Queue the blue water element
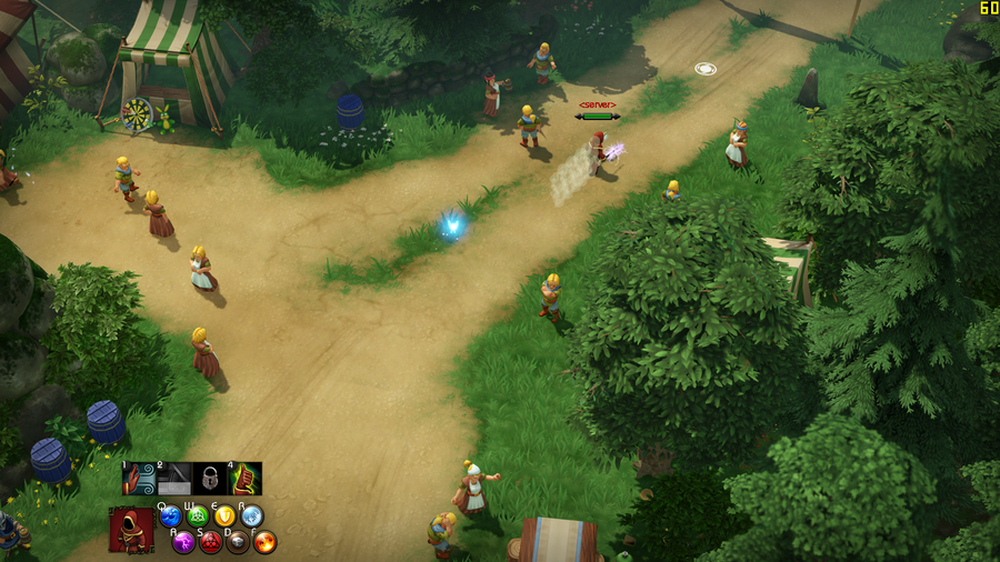This screenshot has height=562, width=1000. coord(172,517)
